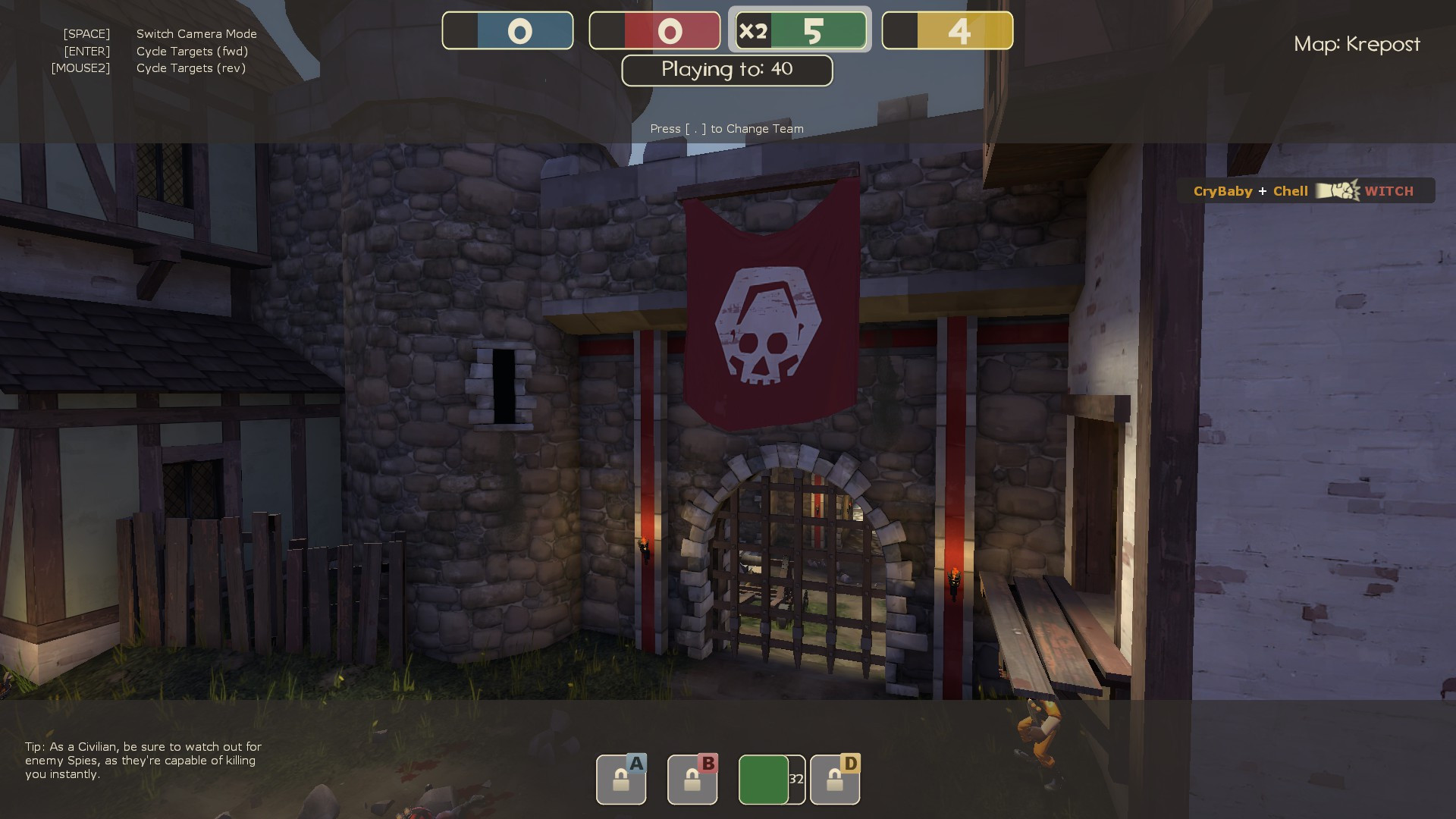This screenshot has width=1456, height=819.
Task: Expand the blue team score panel
Action: (508, 31)
